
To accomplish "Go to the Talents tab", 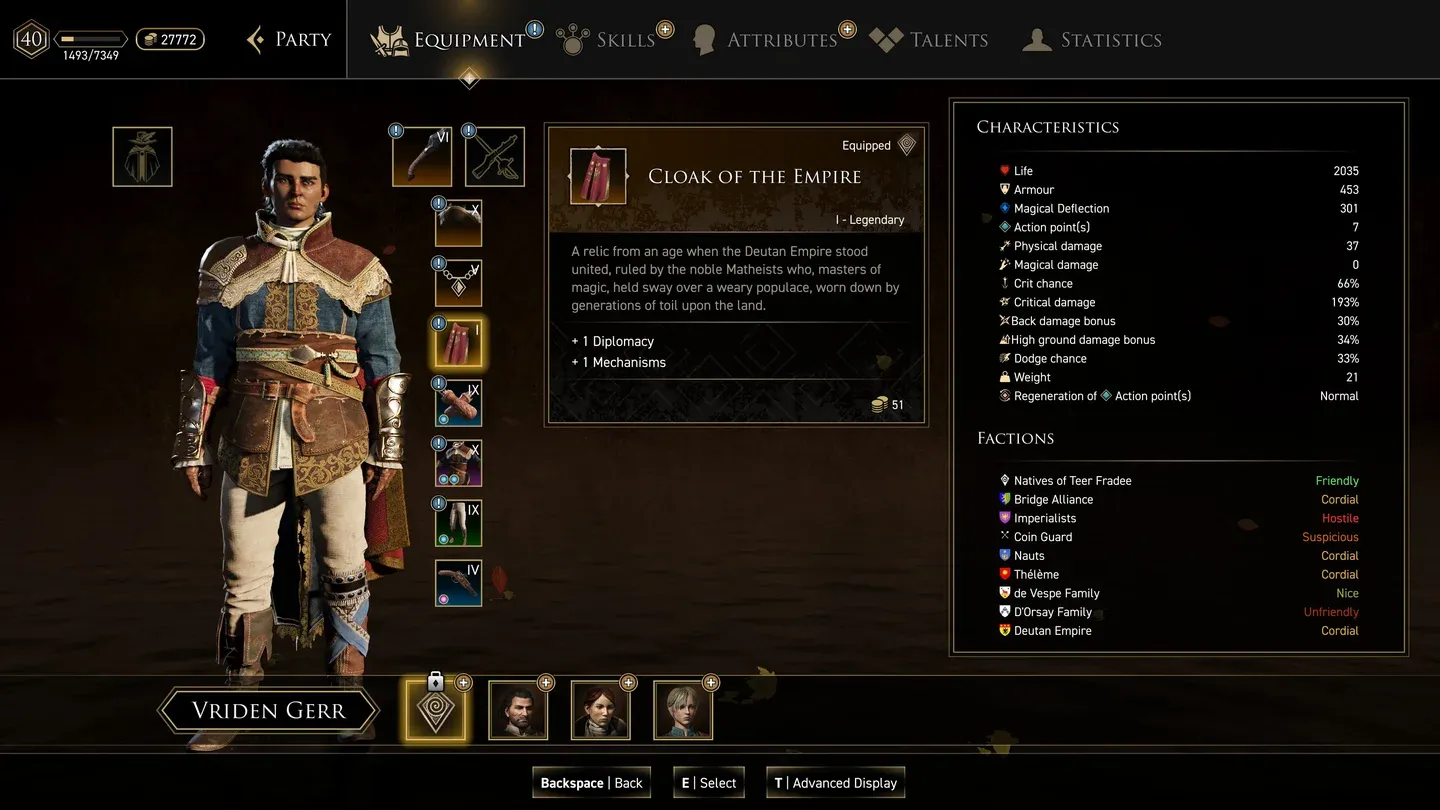I will [x=930, y=40].
